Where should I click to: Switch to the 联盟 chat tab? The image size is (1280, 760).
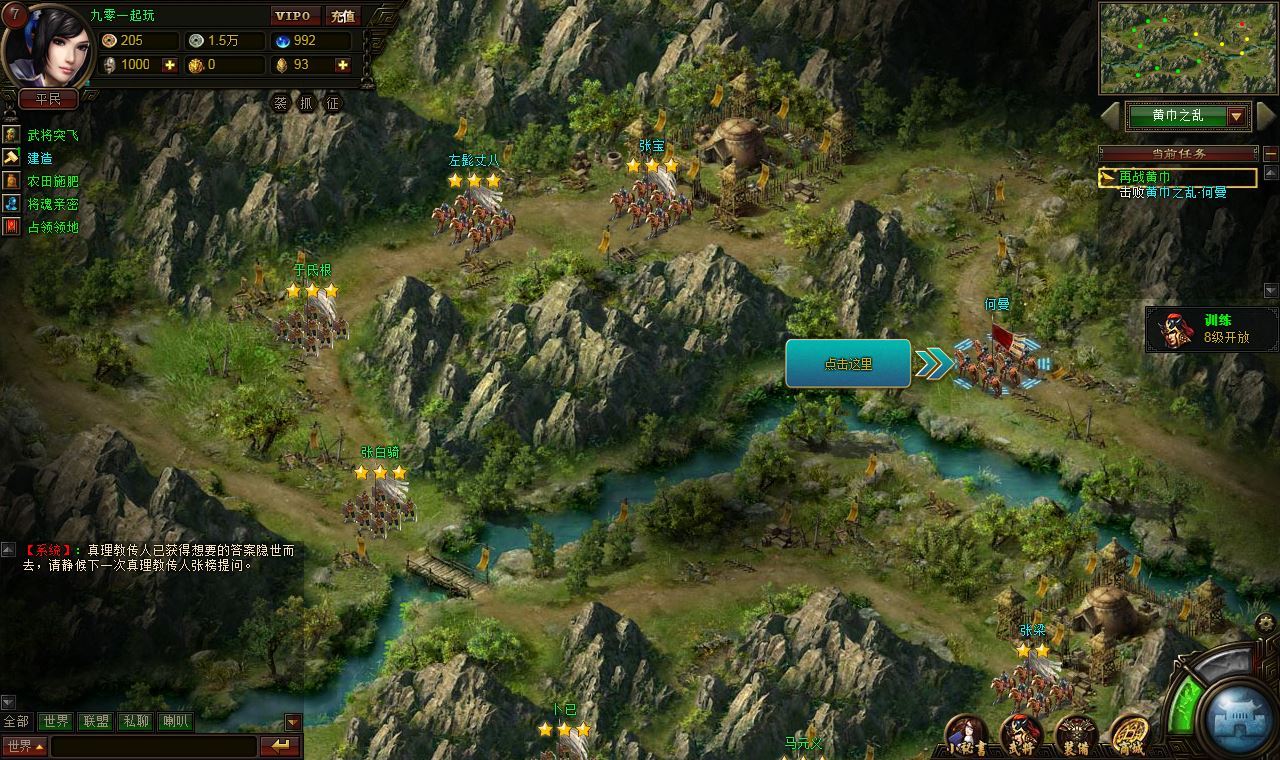tap(96, 721)
